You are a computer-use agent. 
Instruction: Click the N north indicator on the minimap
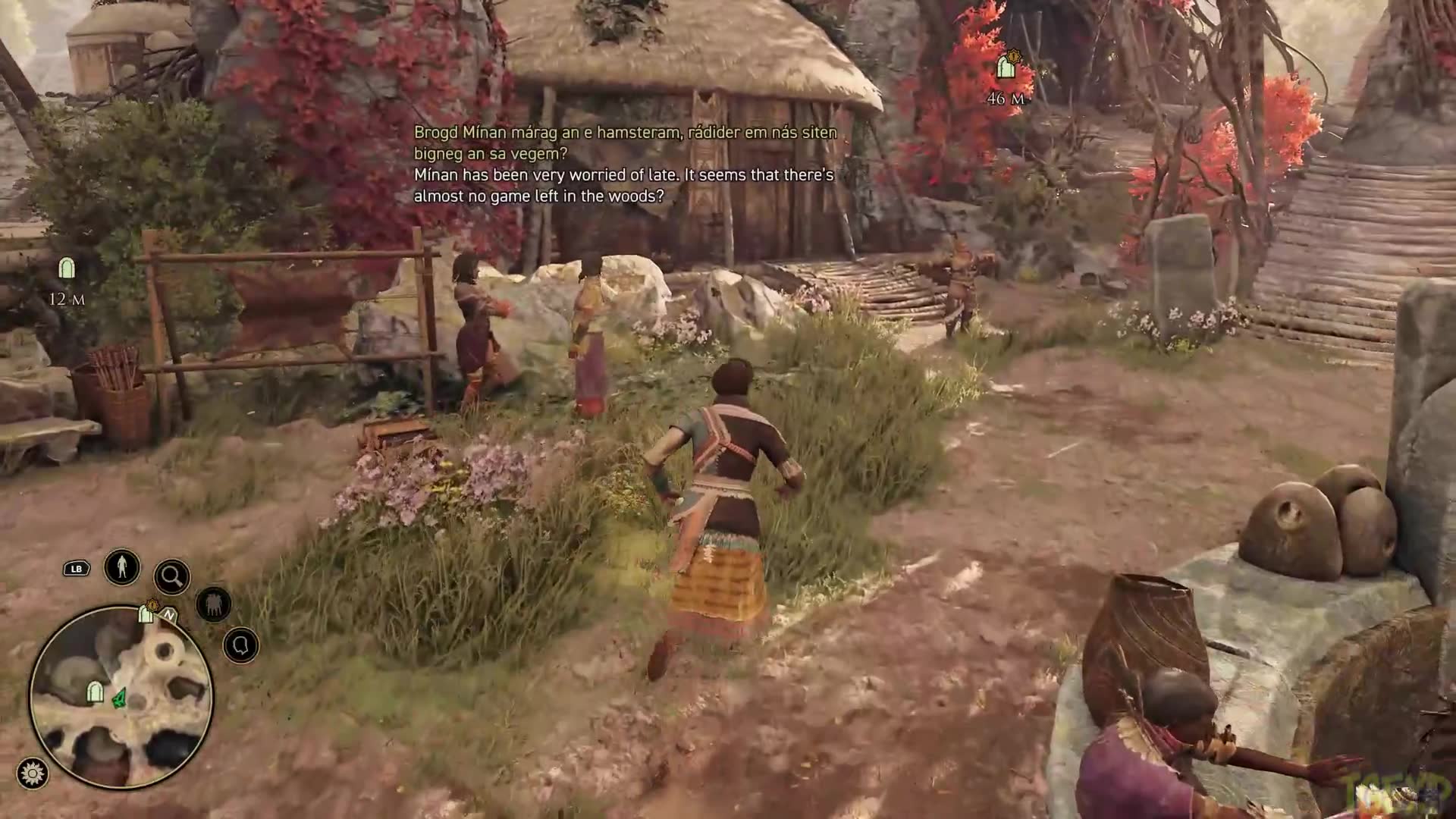[x=168, y=616]
